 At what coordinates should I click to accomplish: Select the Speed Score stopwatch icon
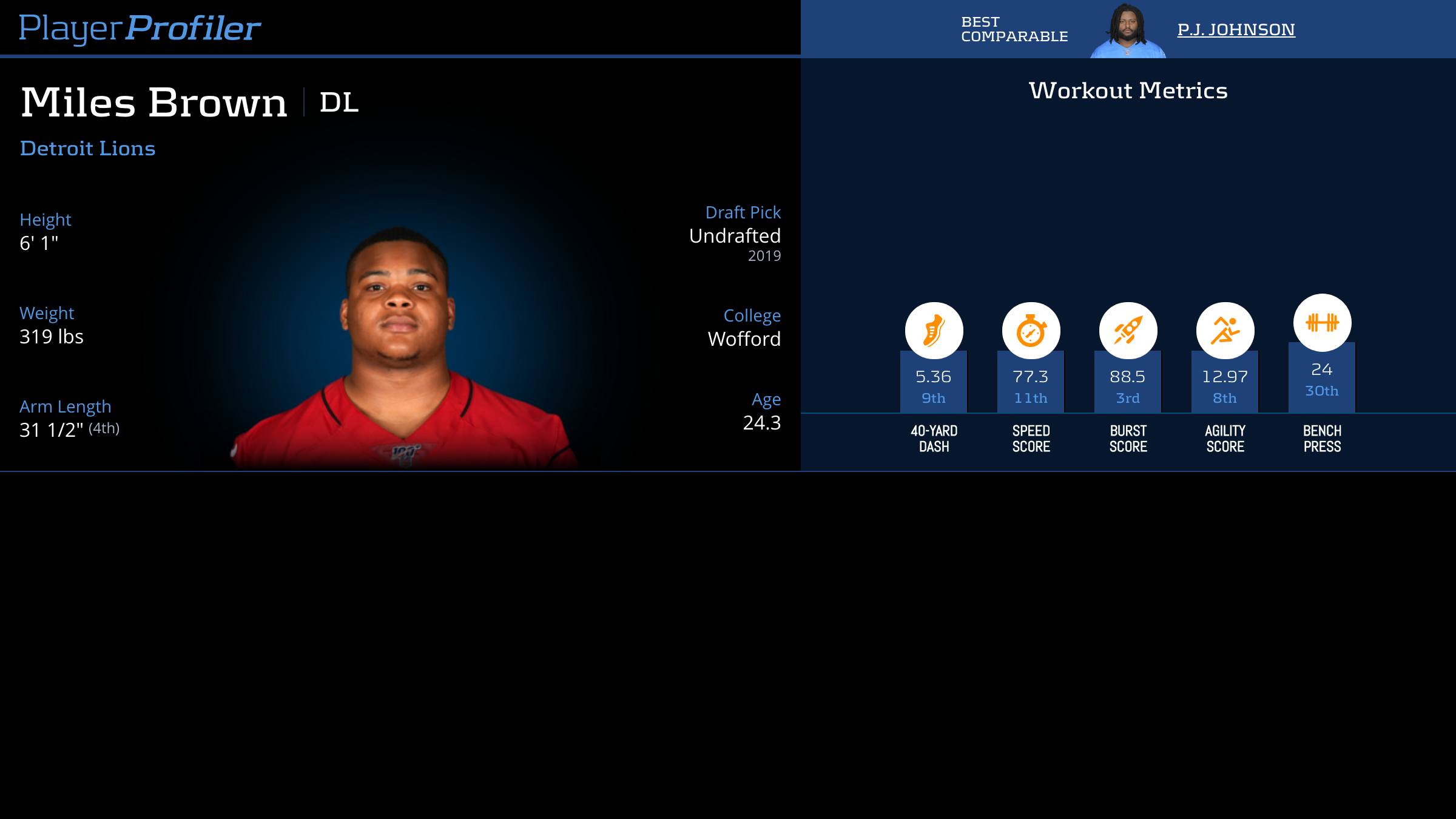point(1031,331)
